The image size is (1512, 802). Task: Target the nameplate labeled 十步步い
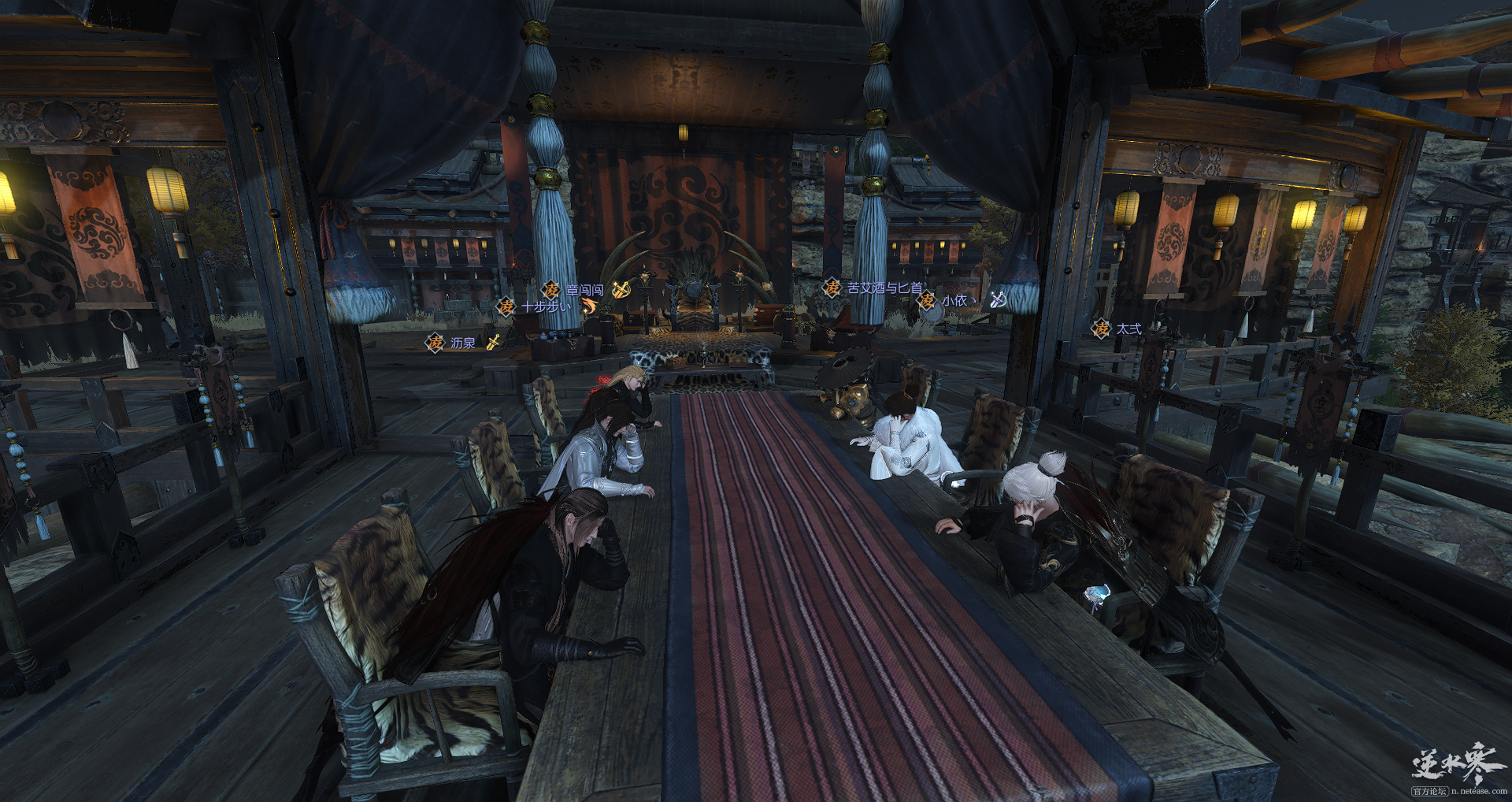(545, 306)
